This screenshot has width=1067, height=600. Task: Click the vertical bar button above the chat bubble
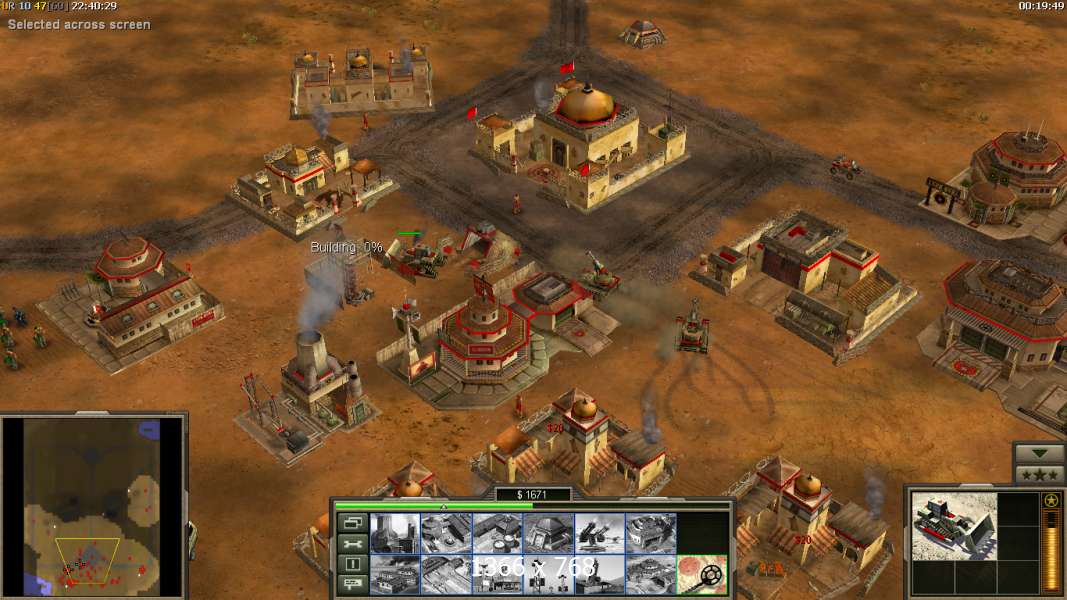351,564
